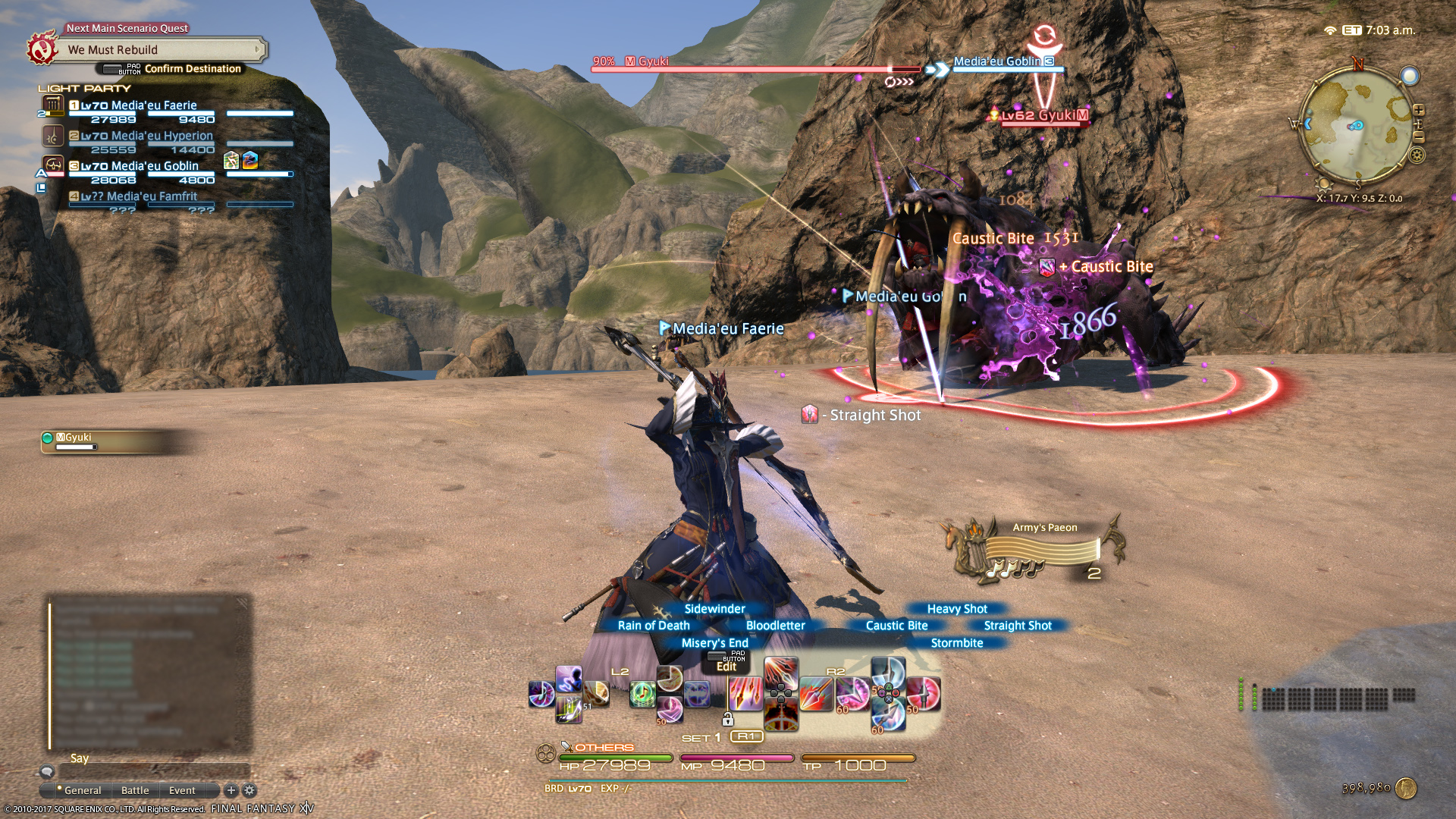Screen dimensions: 1456x819
Task: Switch to the Event chat tab
Action: coord(182,790)
